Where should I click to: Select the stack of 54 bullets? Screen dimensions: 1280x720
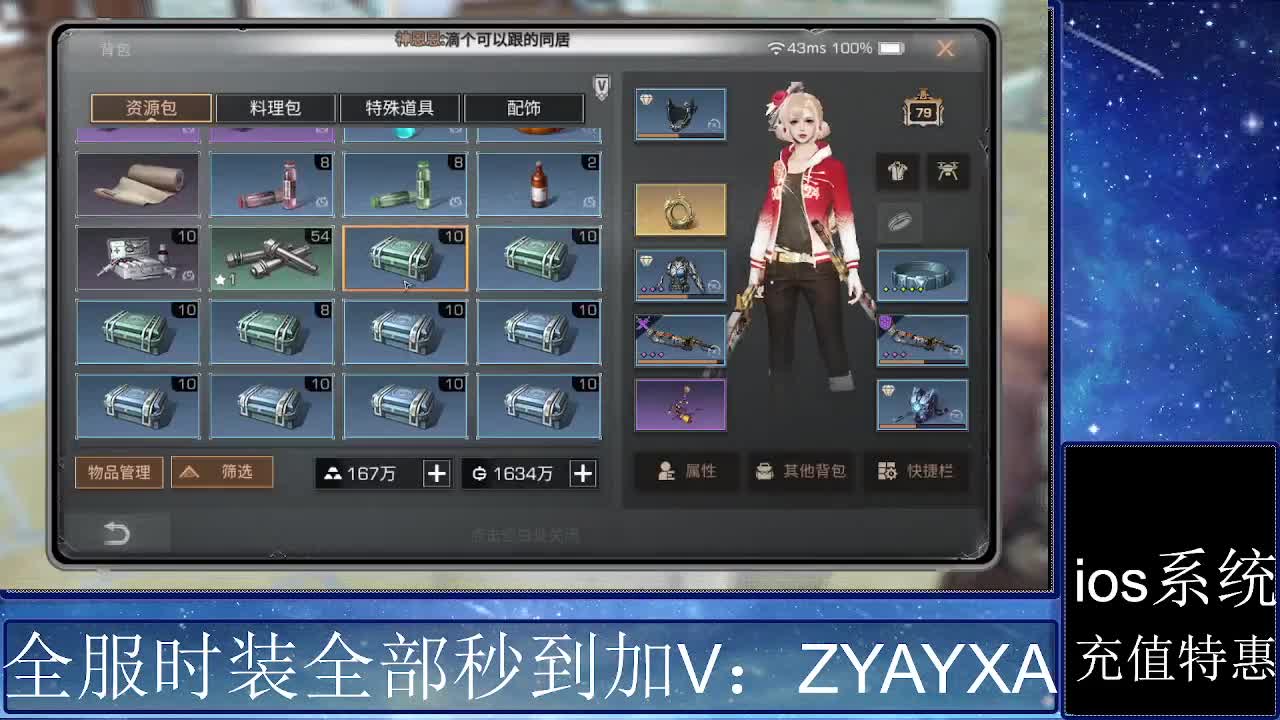pyautogui.click(x=271, y=258)
